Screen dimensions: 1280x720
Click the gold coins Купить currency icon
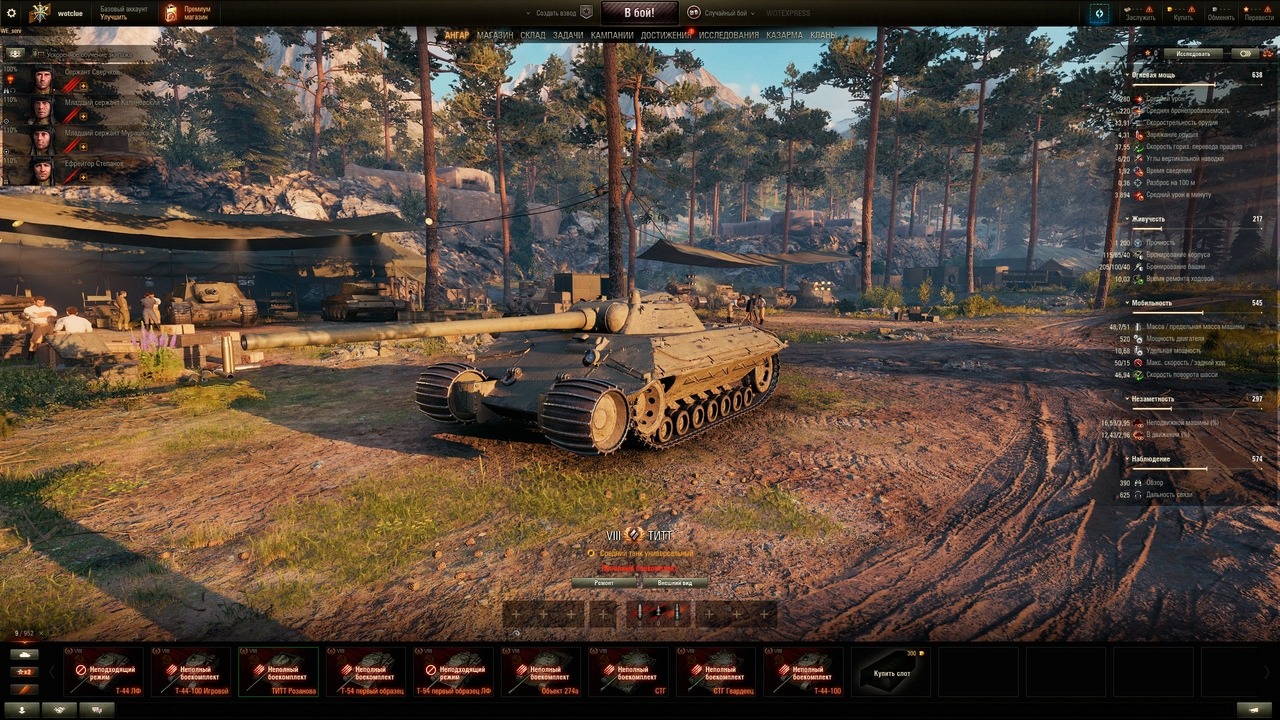tap(1170, 9)
